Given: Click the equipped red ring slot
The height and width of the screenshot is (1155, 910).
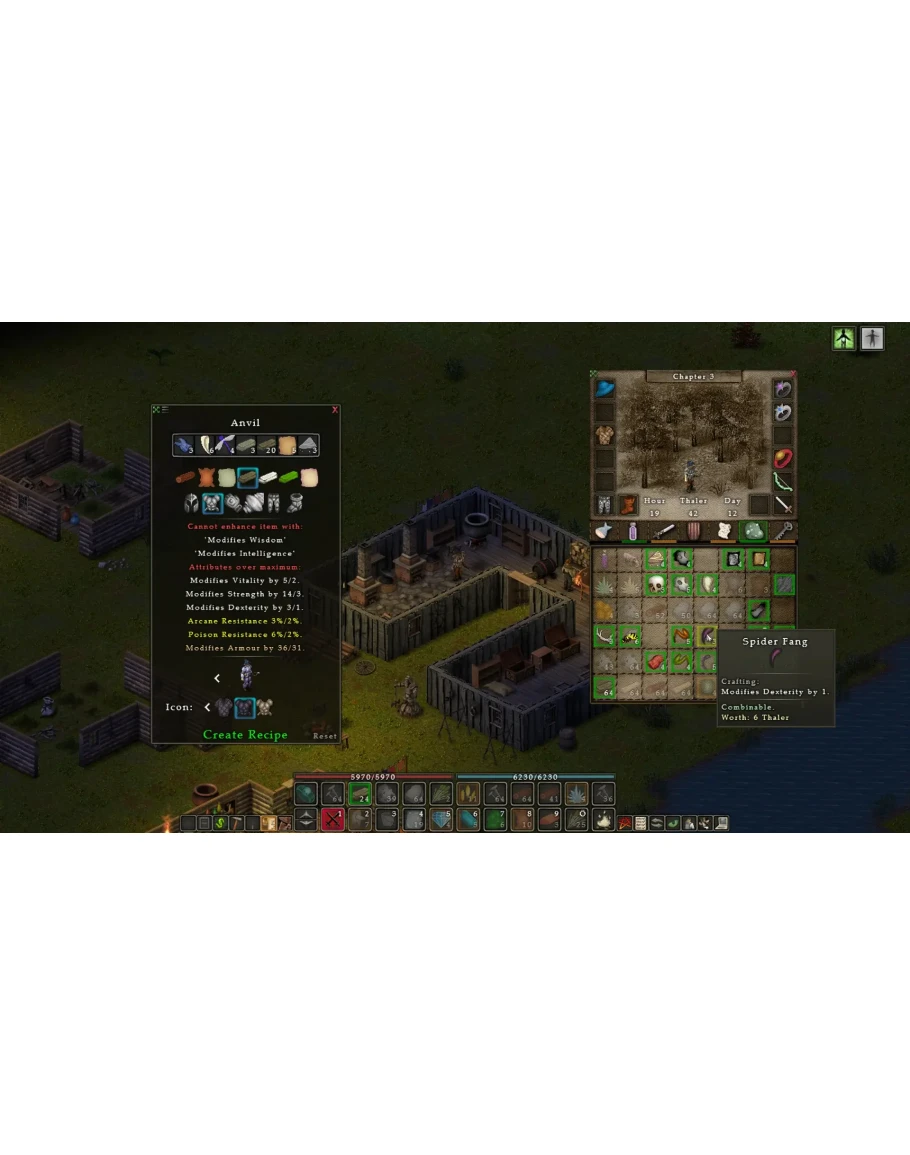Looking at the screenshot, I should pyautogui.click(x=783, y=459).
